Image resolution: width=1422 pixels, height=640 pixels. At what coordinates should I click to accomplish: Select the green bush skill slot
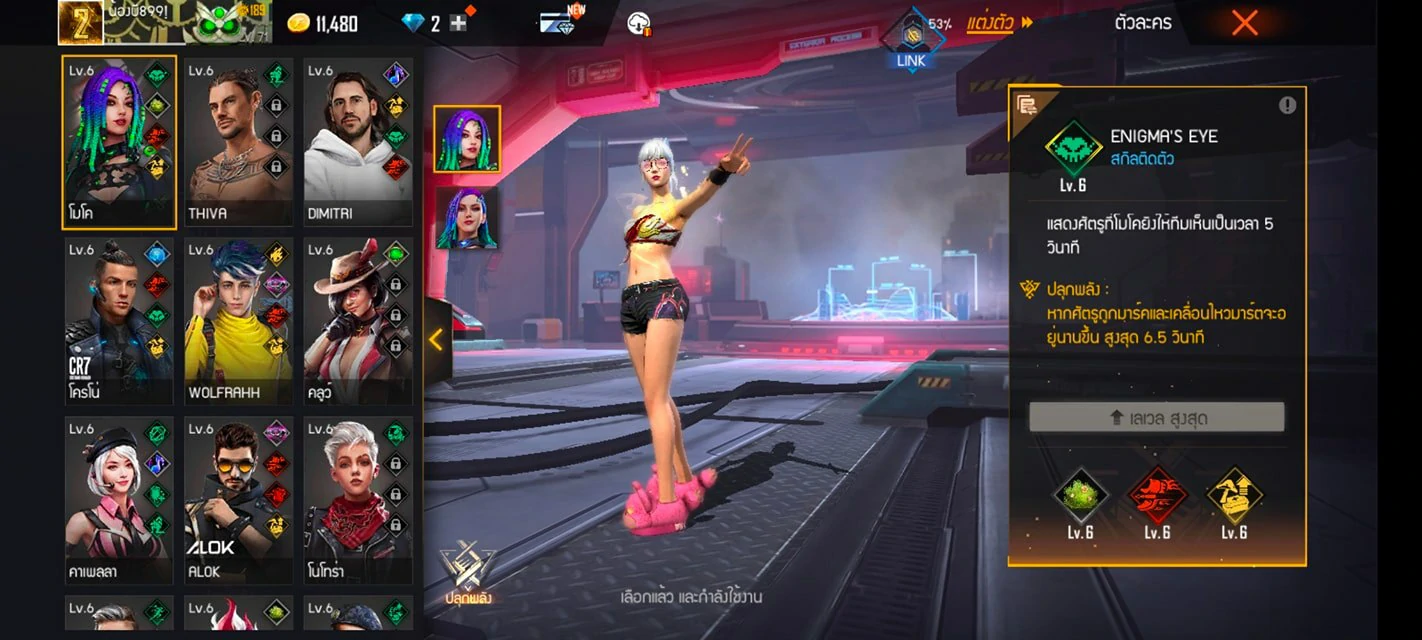click(x=1080, y=496)
